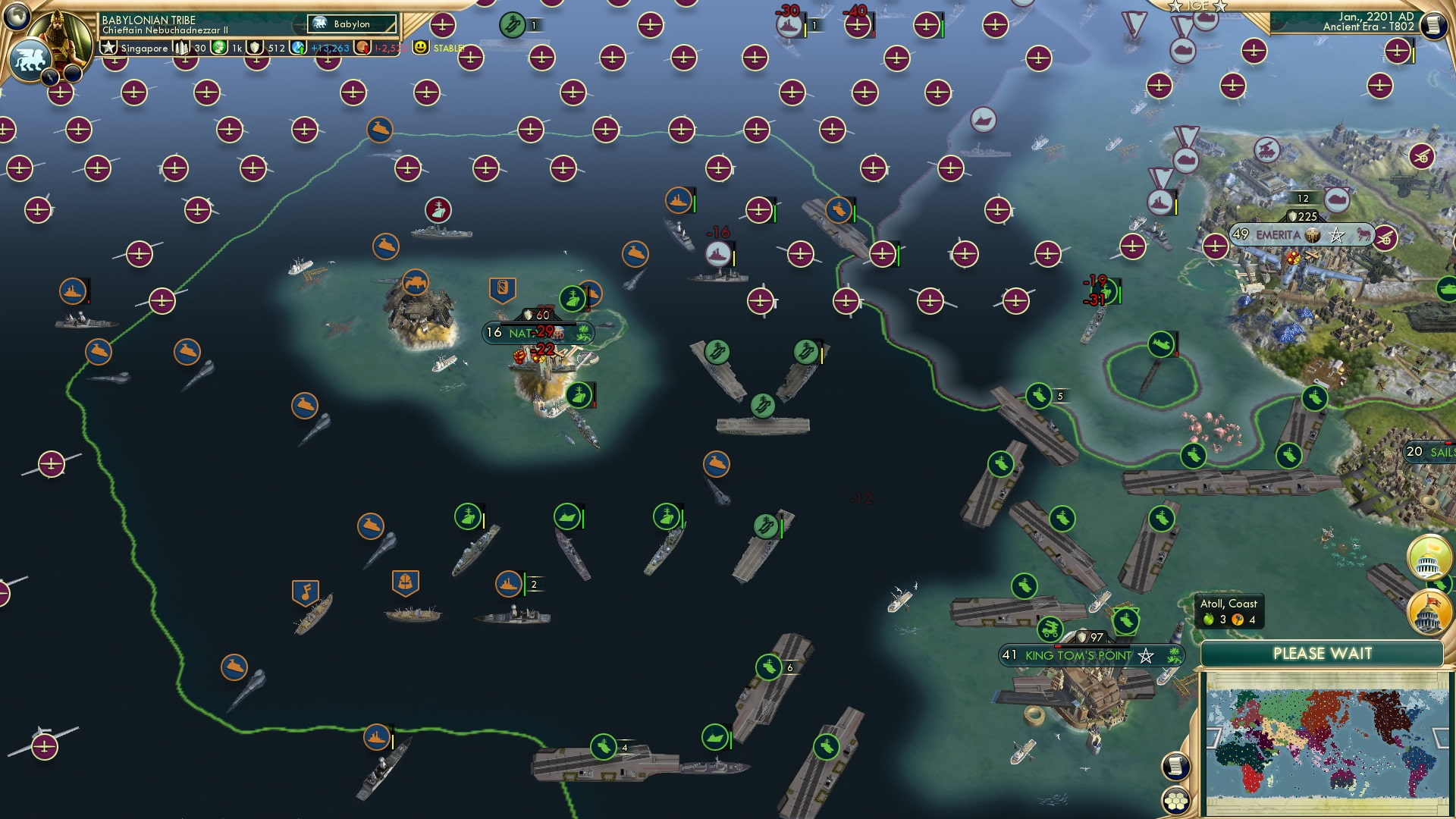Click the scroll icon beside the minimap

pos(1176,767)
